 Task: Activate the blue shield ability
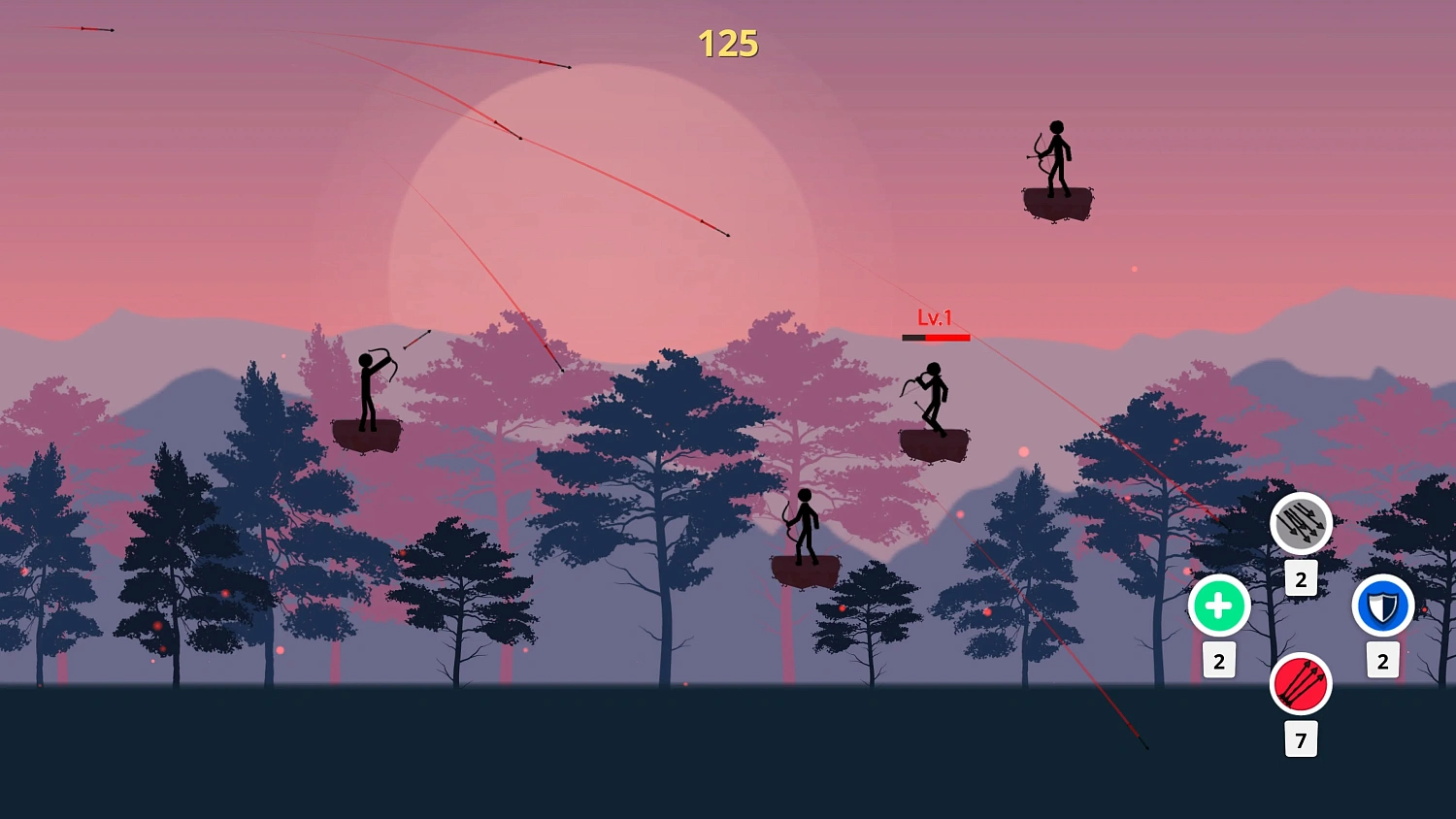point(1382,606)
